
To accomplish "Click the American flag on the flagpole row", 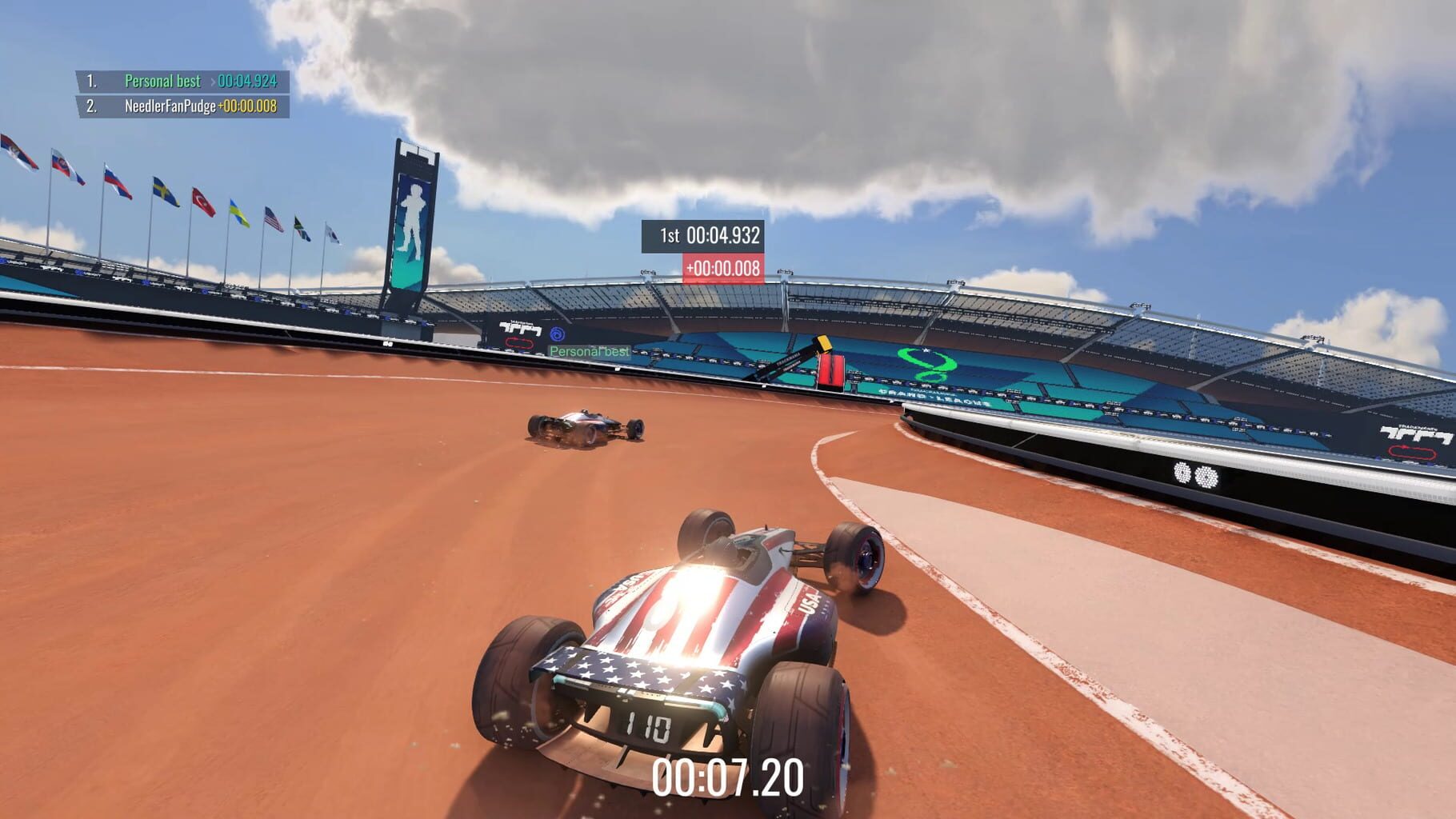I will click(x=274, y=218).
